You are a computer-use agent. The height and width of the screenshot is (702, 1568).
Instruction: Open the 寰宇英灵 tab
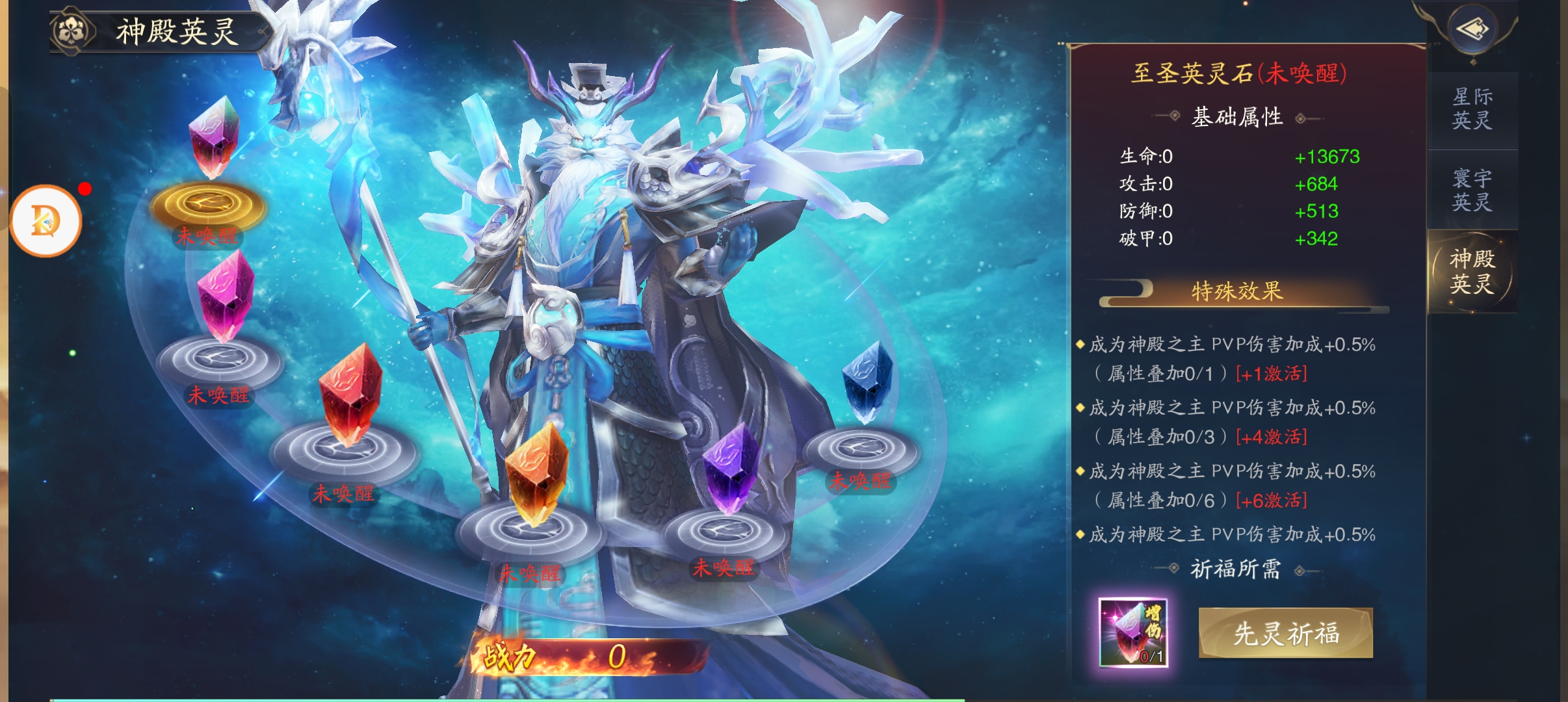point(1472,190)
